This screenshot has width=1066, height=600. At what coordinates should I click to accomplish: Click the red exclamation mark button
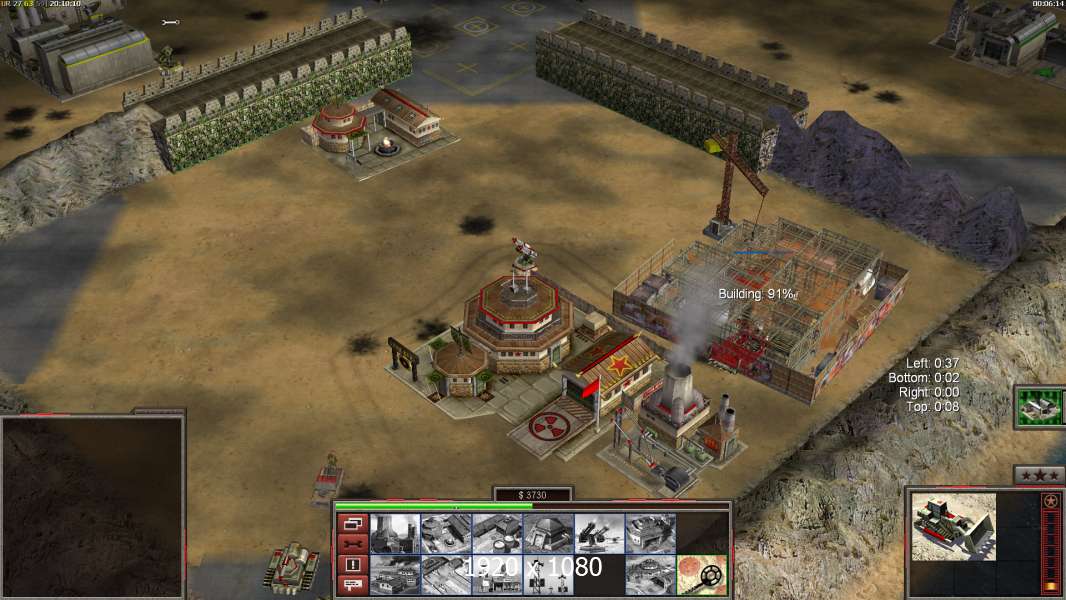pyautogui.click(x=352, y=565)
